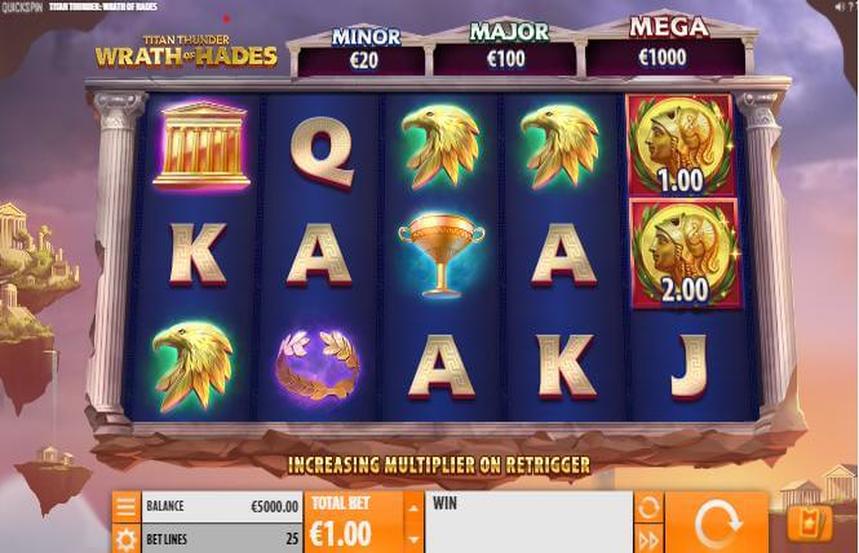Image resolution: width=859 pixels, height=553 pixels.
Task: Decrease total bet with down arrow
Action: pos(414,540)
